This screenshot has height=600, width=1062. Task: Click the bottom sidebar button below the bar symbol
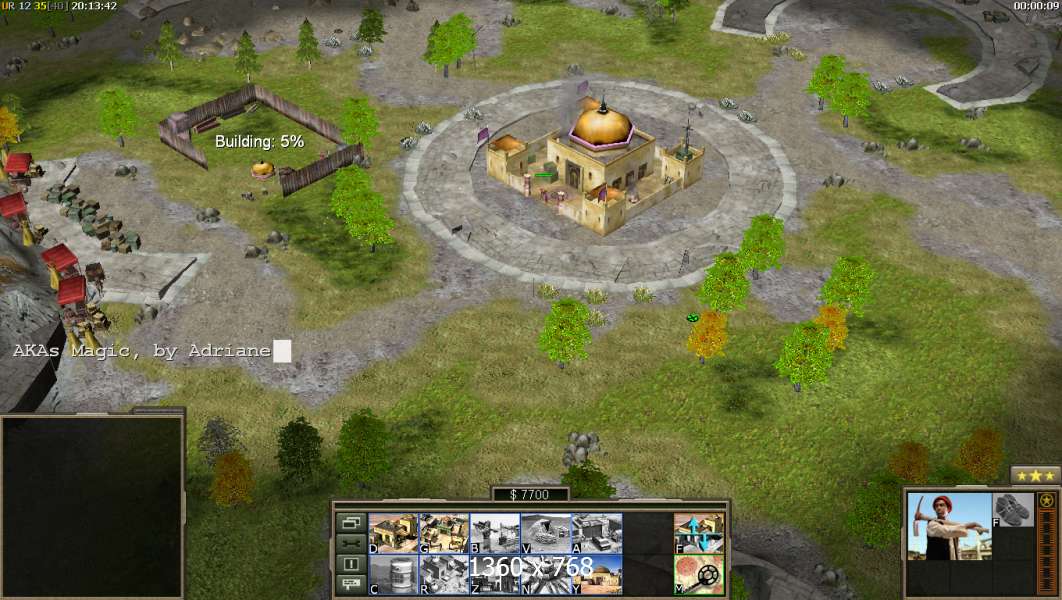[350, 584]
